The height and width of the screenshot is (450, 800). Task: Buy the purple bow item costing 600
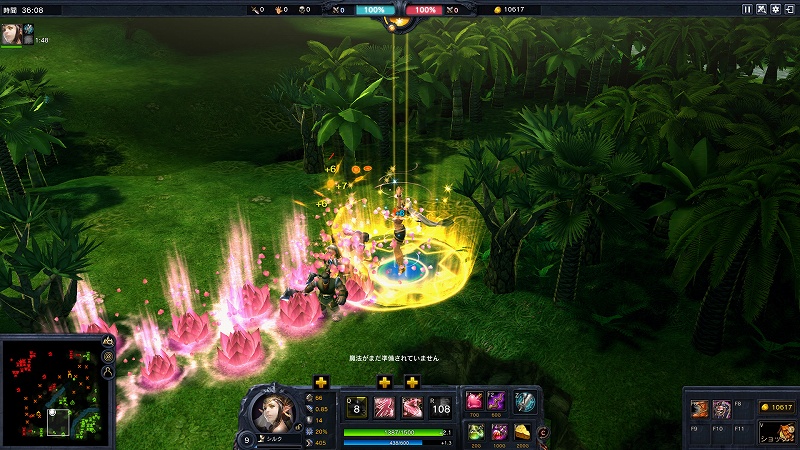click(497, 400)
